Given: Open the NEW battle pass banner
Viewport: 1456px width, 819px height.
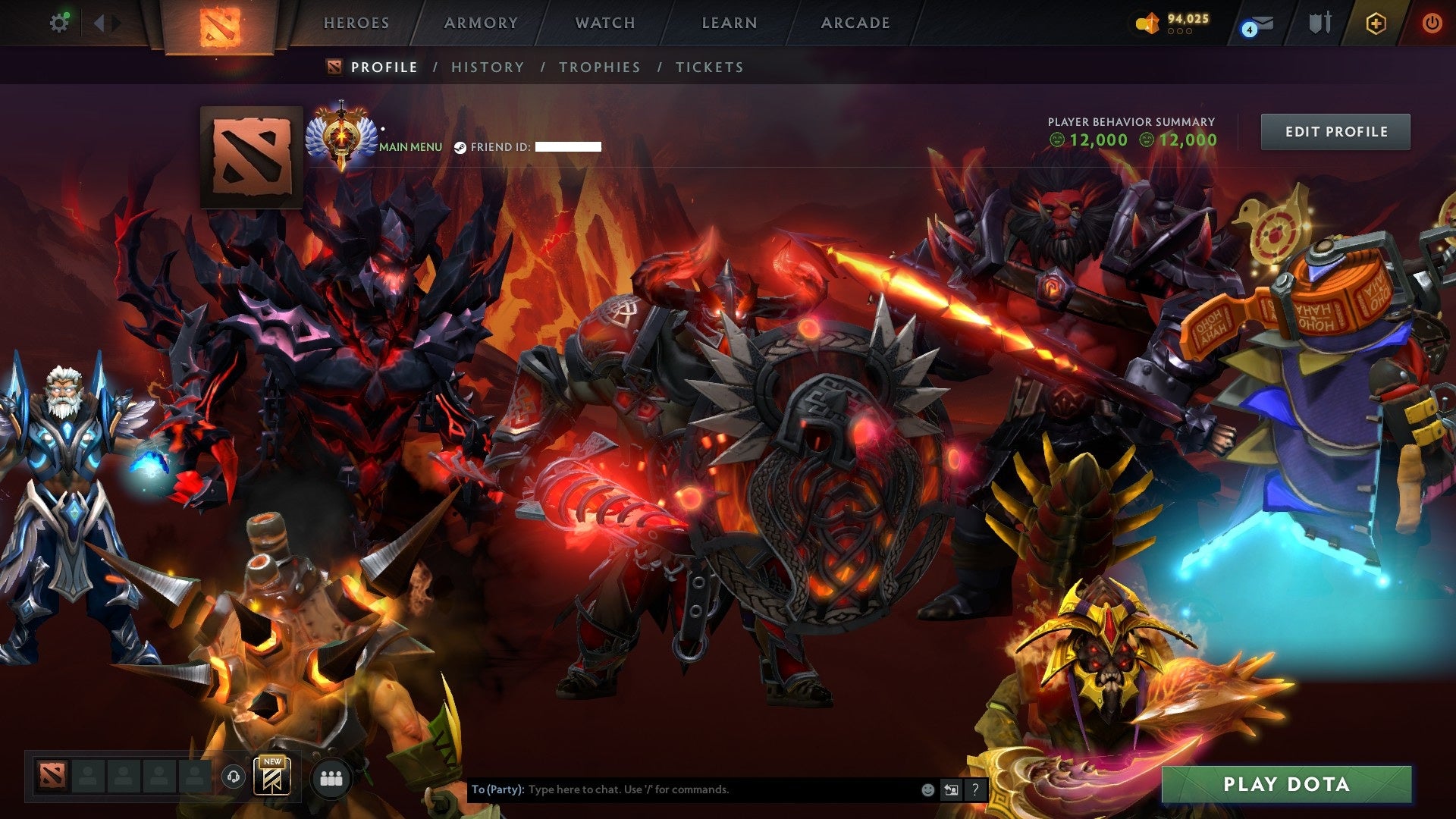Looking at the screenshot, I should click(271, 777).
